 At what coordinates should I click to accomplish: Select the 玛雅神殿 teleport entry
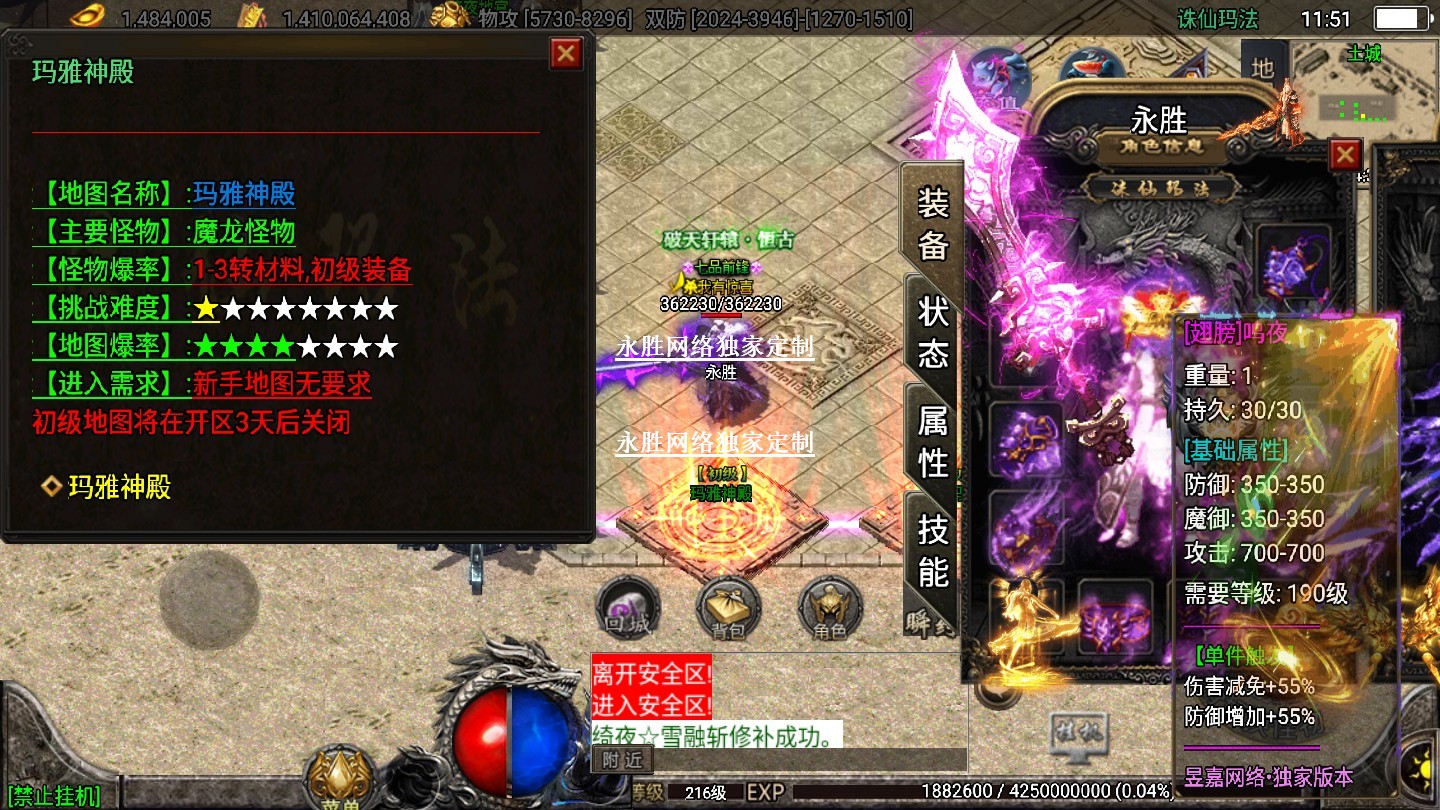tap(118, 487)
